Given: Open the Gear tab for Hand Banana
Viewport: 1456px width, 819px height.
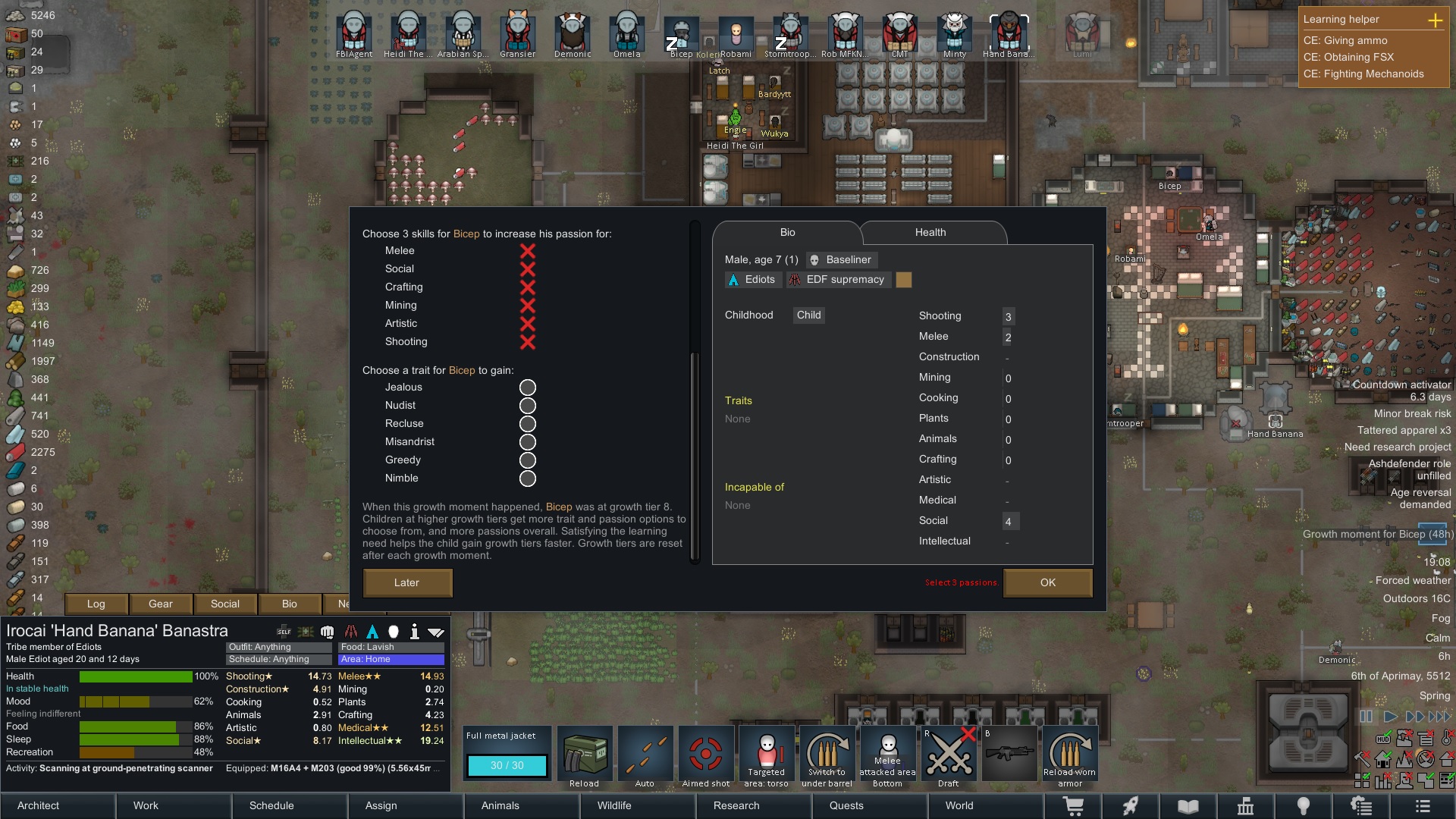Looking at the screenshot, I should [161, 604].
